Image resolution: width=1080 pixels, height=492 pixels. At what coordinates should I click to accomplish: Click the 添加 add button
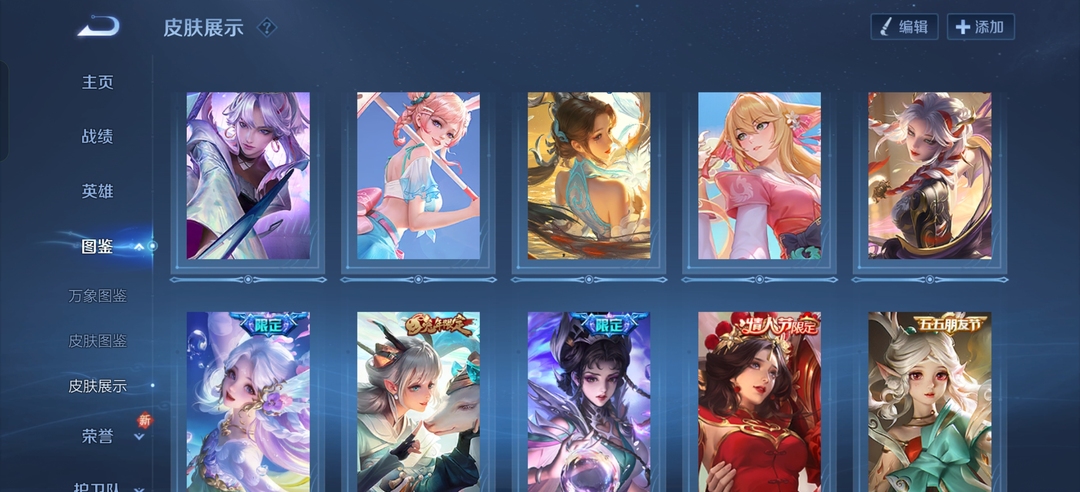click(x=980, y=27)
